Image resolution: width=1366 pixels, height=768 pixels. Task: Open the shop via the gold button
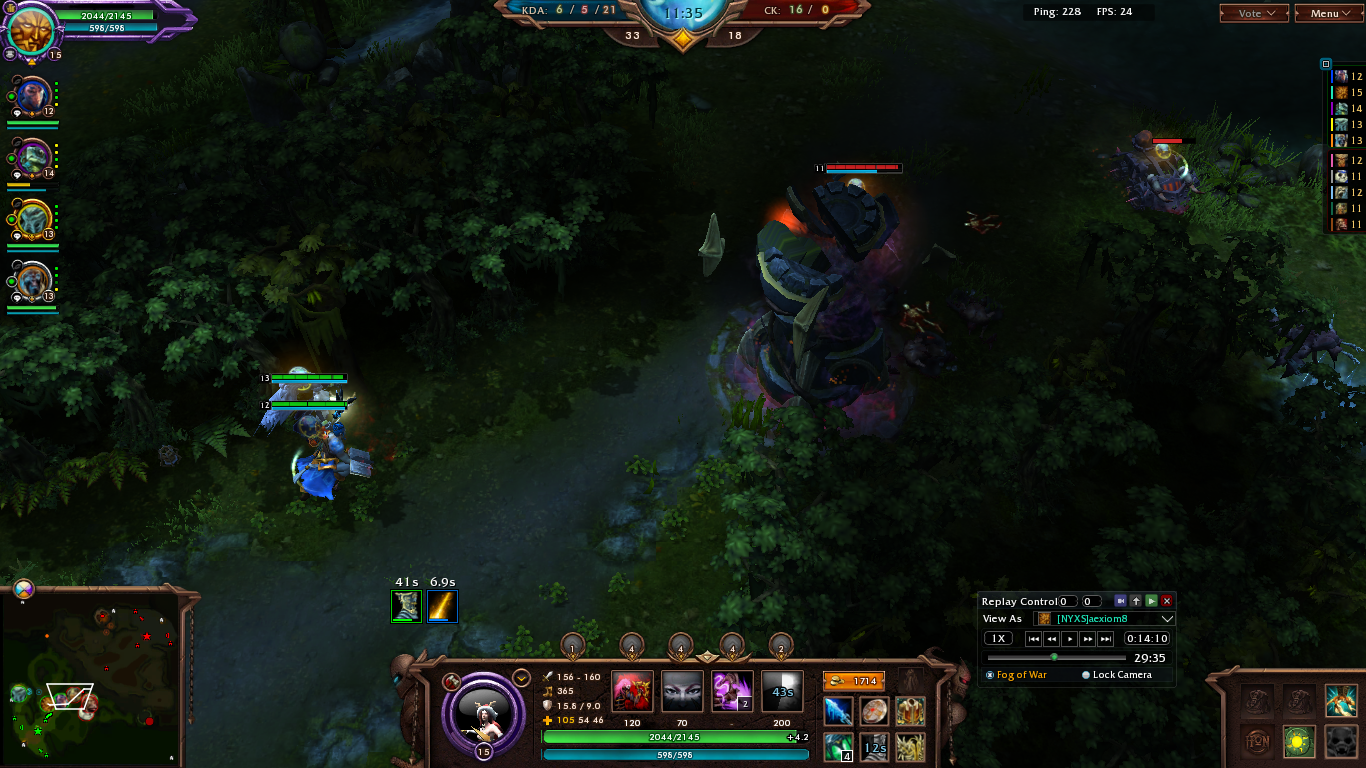(853, 681)
